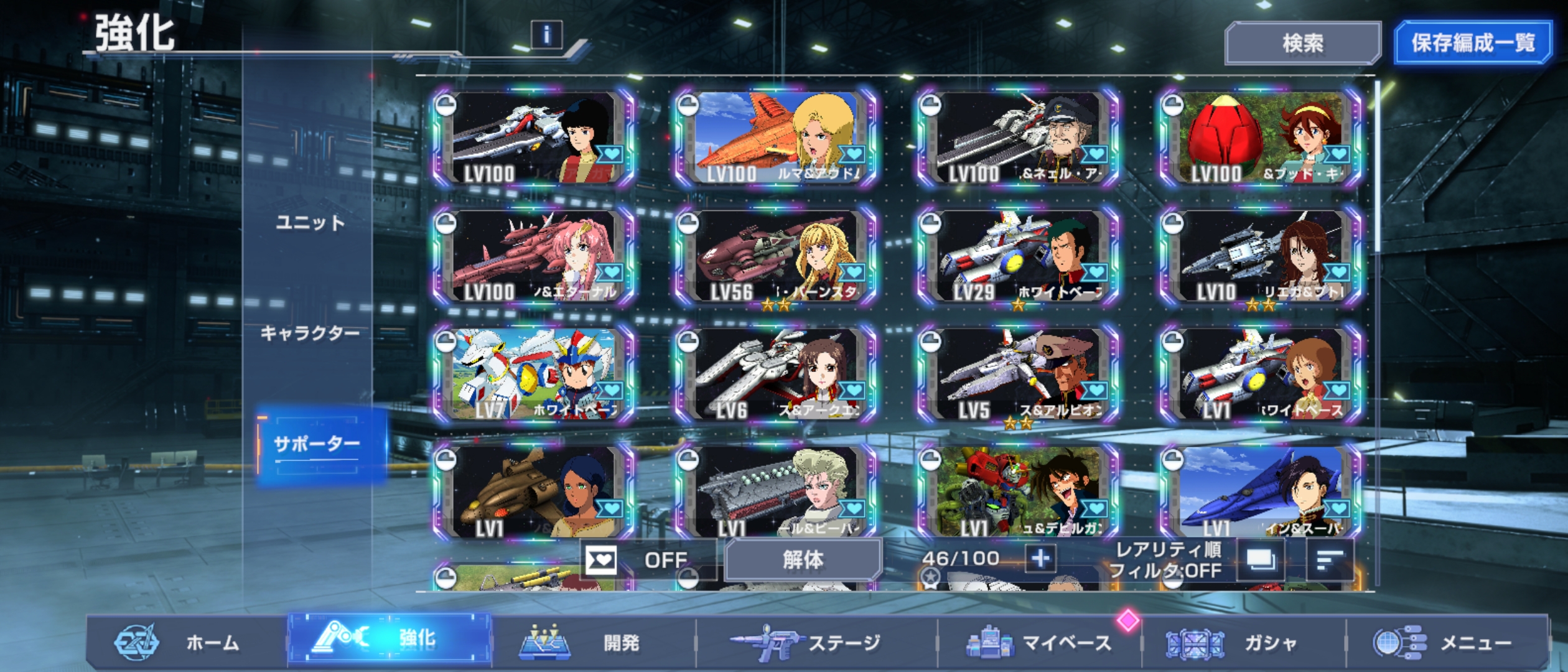
Task: Open マイベース from the bottom bar
Action: (x=1039, y=642)
